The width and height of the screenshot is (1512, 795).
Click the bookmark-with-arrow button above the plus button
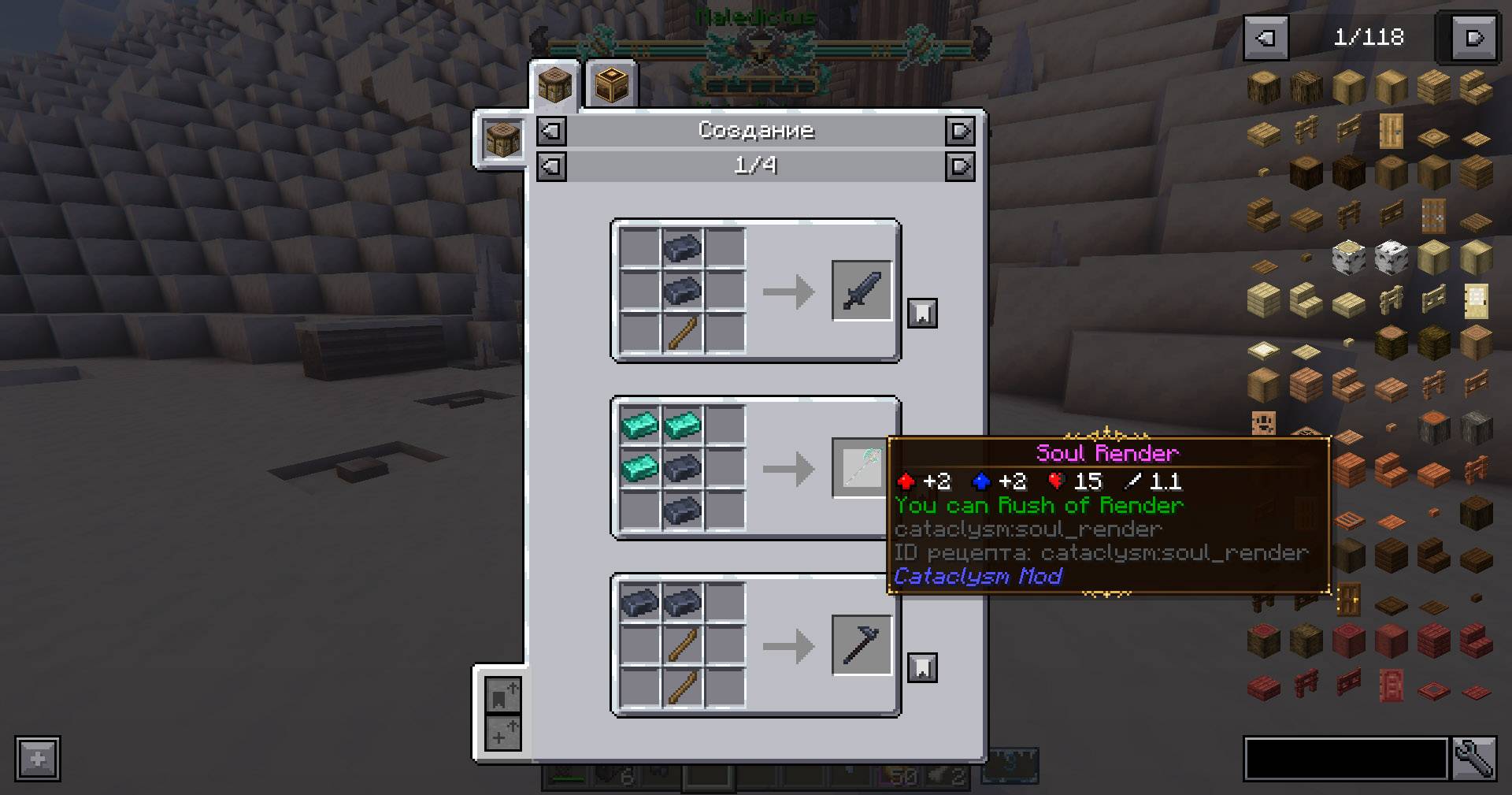pyautogui.click(x=502, y=694)
